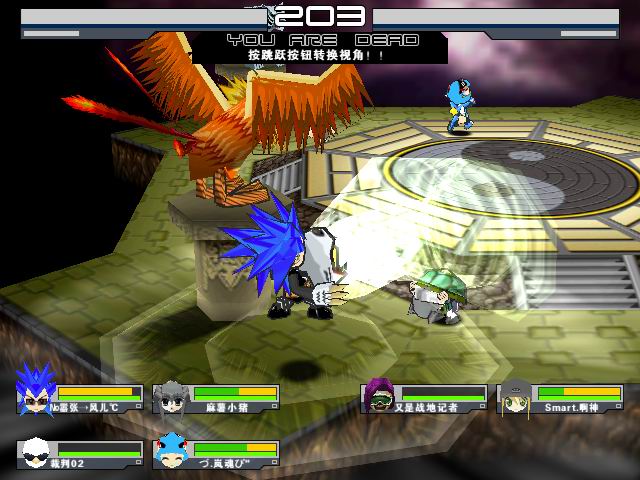Choose the grey-haired 麻薯小猪 player portrait
Viewport: 640px width, 480px height.
pyautogui.click(x=171, y=396)
